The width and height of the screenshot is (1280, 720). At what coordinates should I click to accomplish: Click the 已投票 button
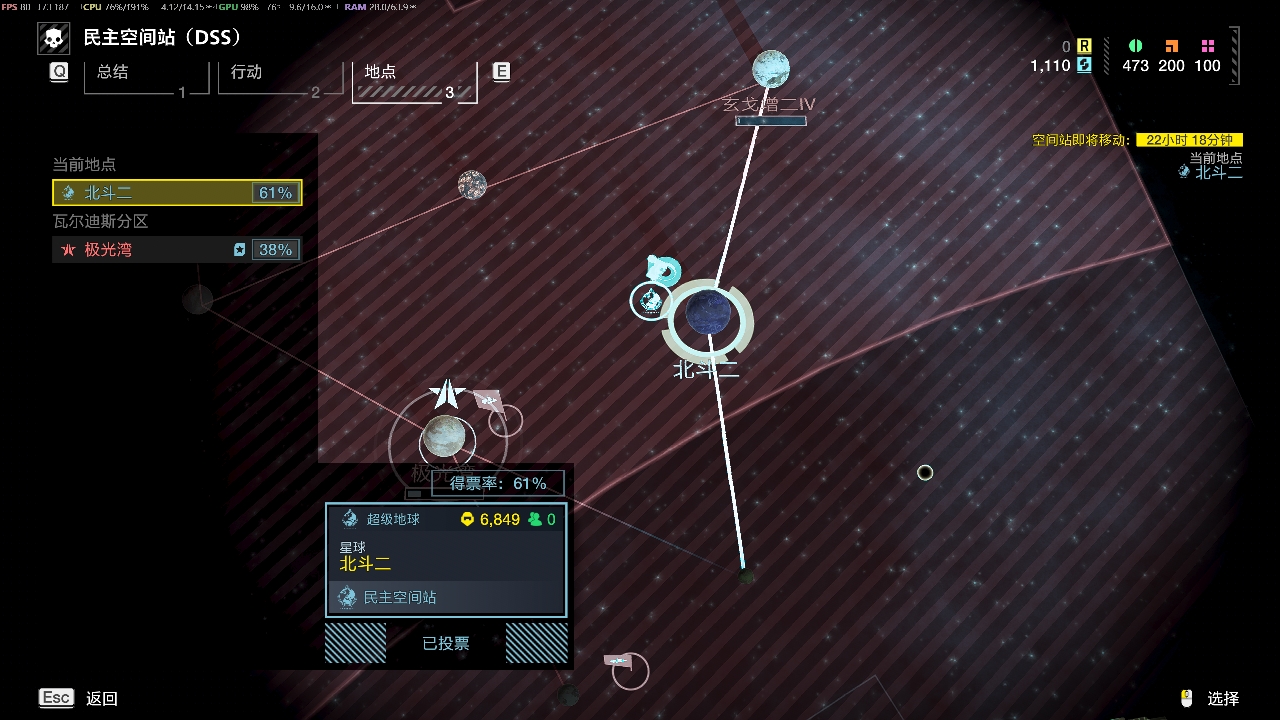(446, 643)
